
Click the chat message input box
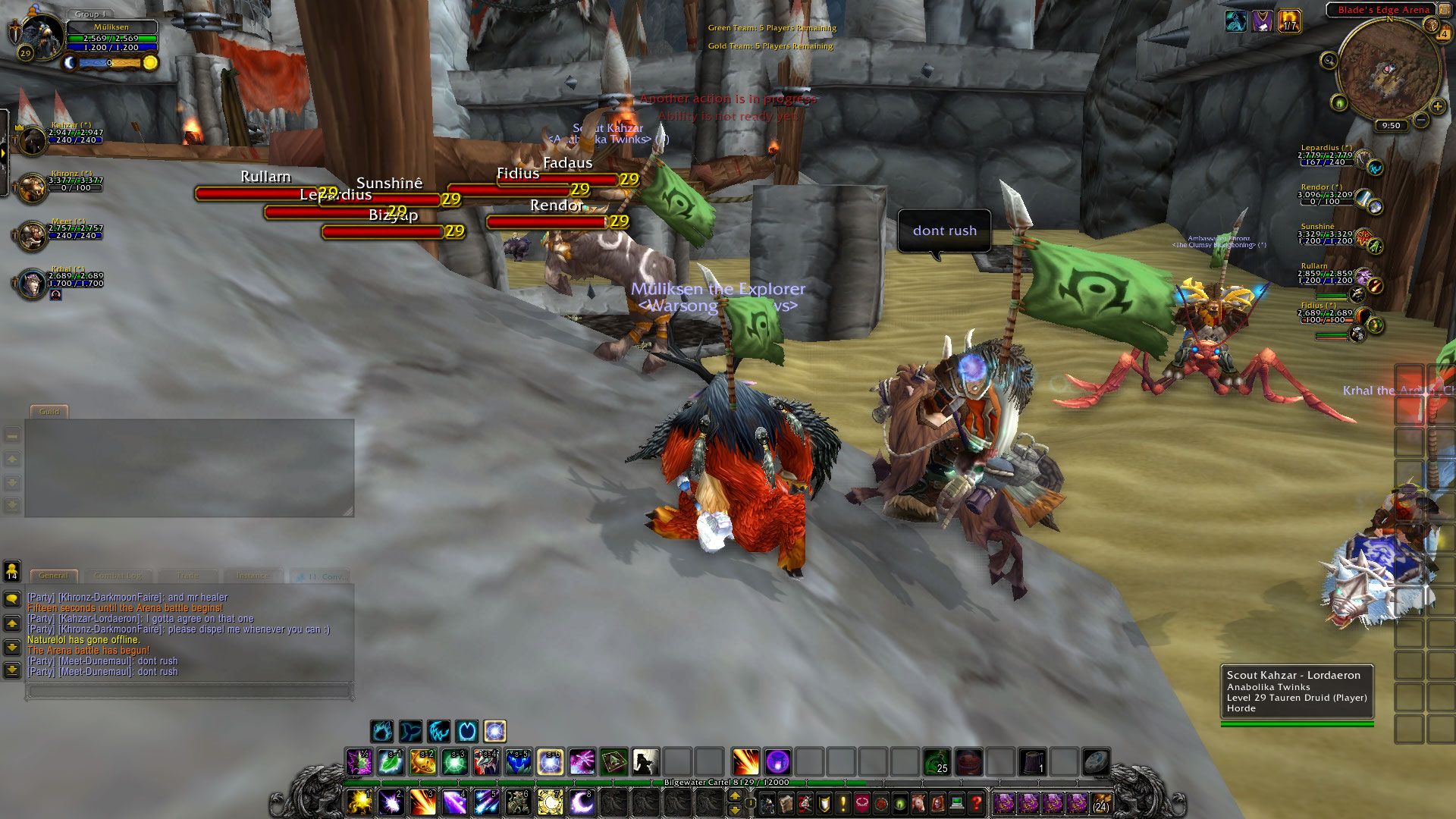190,691
